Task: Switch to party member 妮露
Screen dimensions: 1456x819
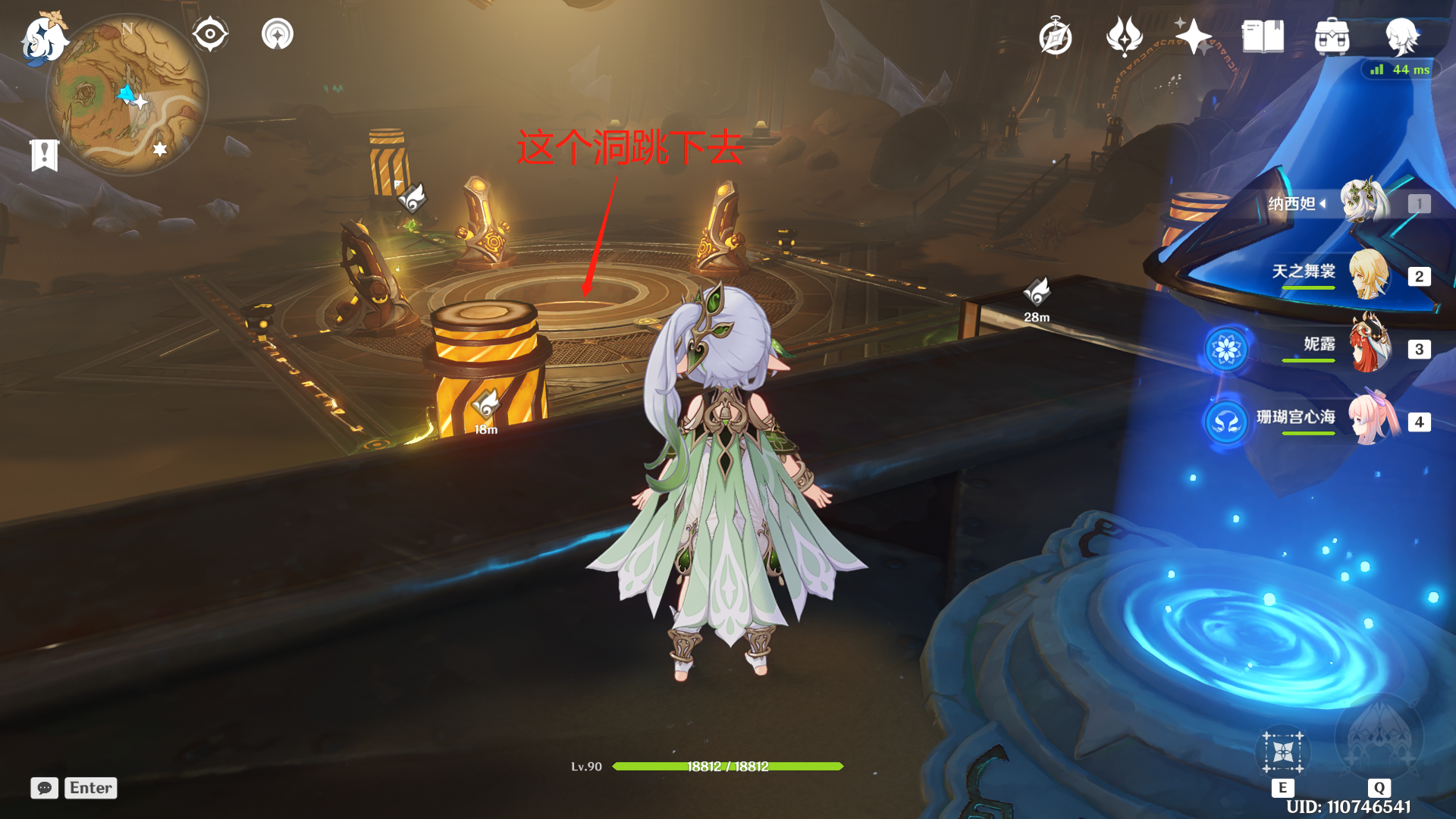Action: tap(1370, 347)
